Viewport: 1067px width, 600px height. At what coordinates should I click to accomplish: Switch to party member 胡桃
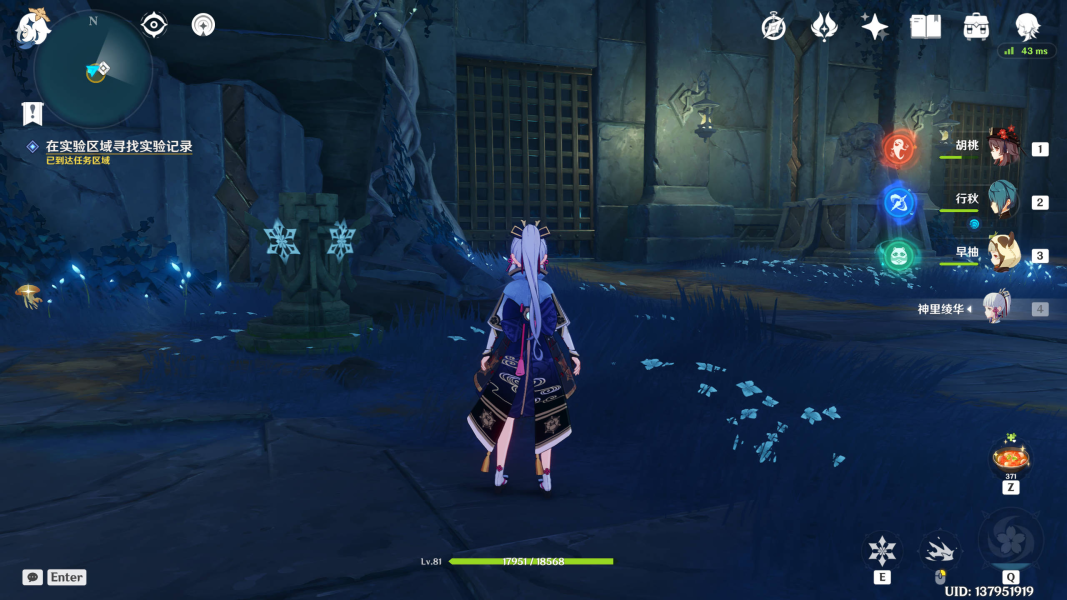point(1001,148)
